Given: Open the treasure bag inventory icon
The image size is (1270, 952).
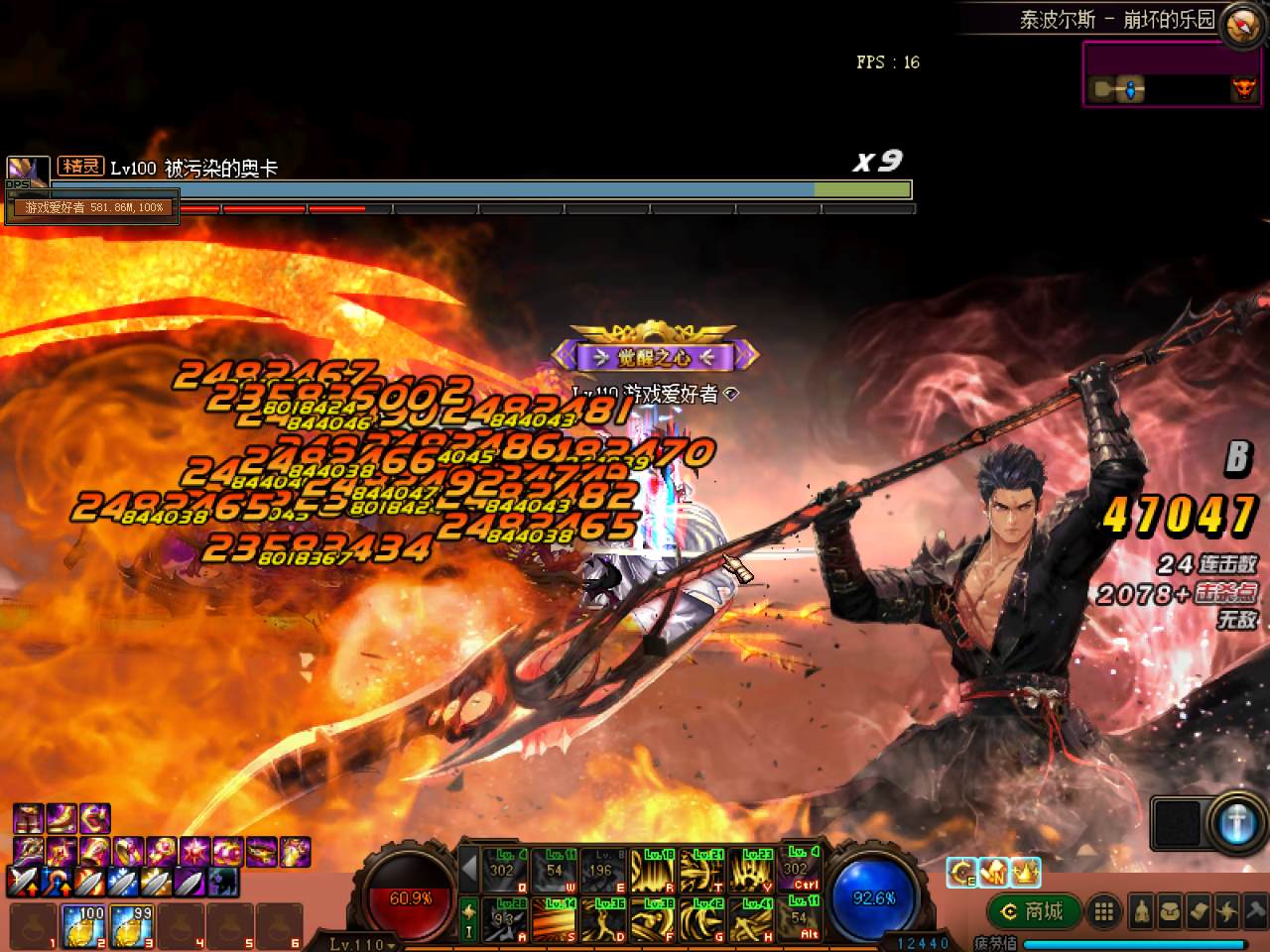Looking at the screenshot, I should tap(1170, 911).
